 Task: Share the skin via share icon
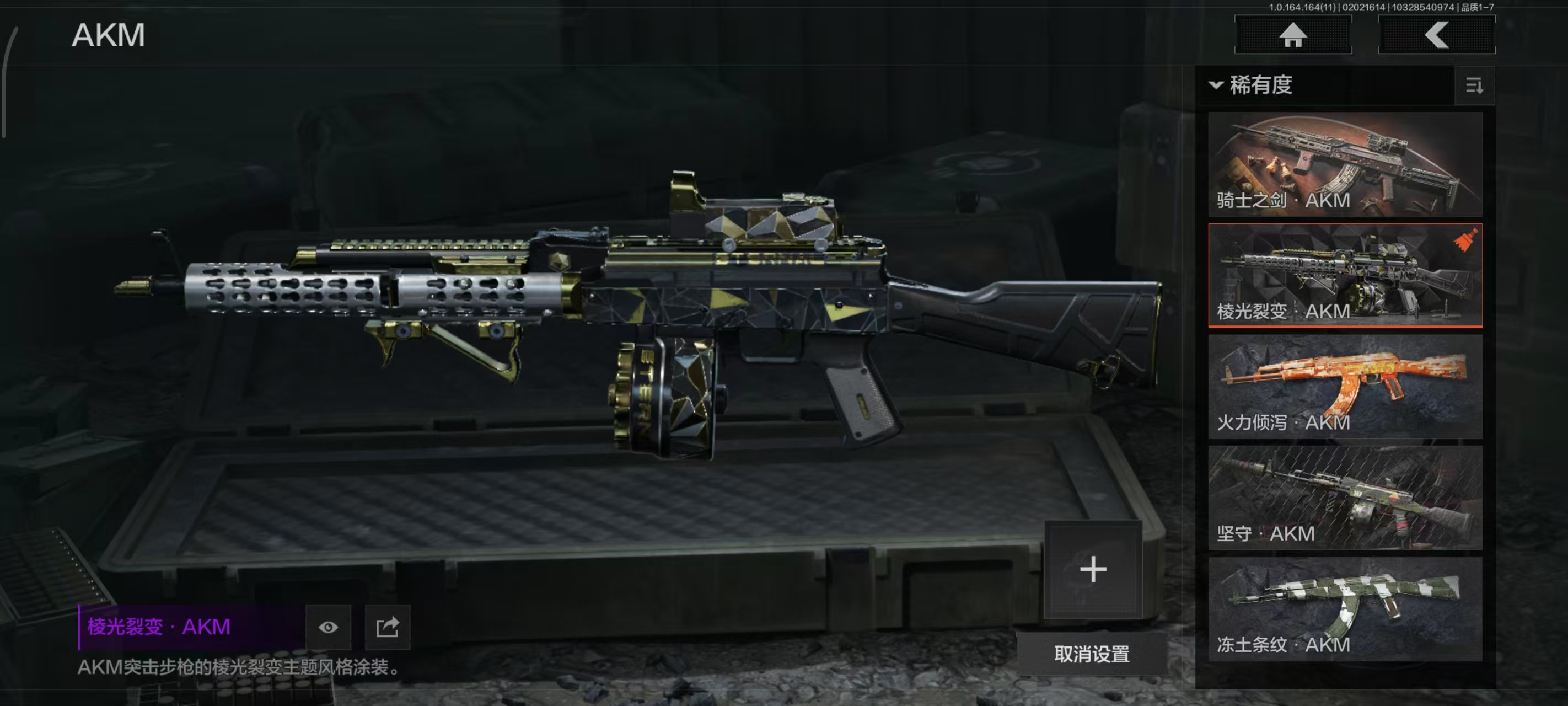(x=387, y=627)
